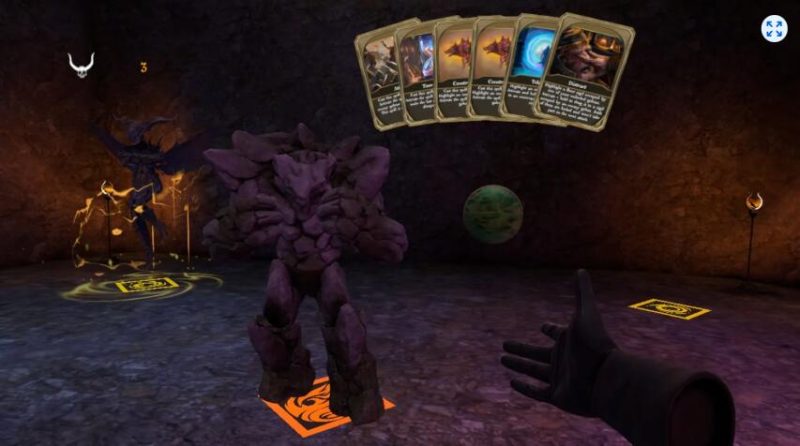Toggle fullscreen with the arrows button
This screenshot has width=800, height=446.
[x=773, y=29]
